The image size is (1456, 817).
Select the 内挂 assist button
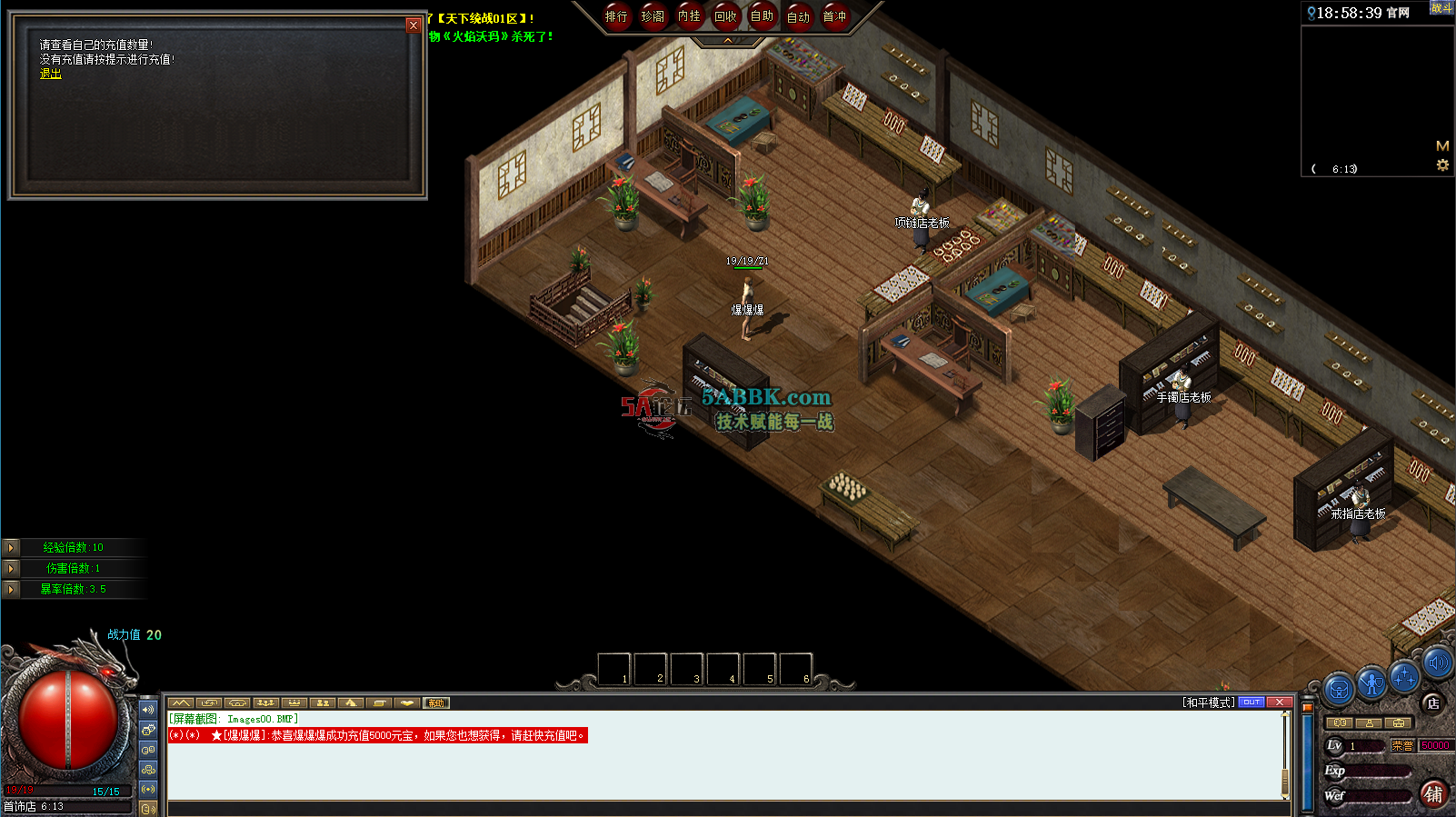(x=689, y=16)
